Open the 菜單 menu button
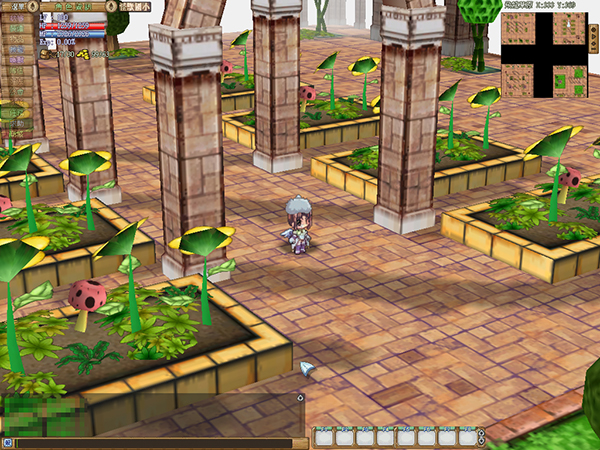The width and height of the screenshot is (600, 450). pyautogui.click(x=17, y=6)
